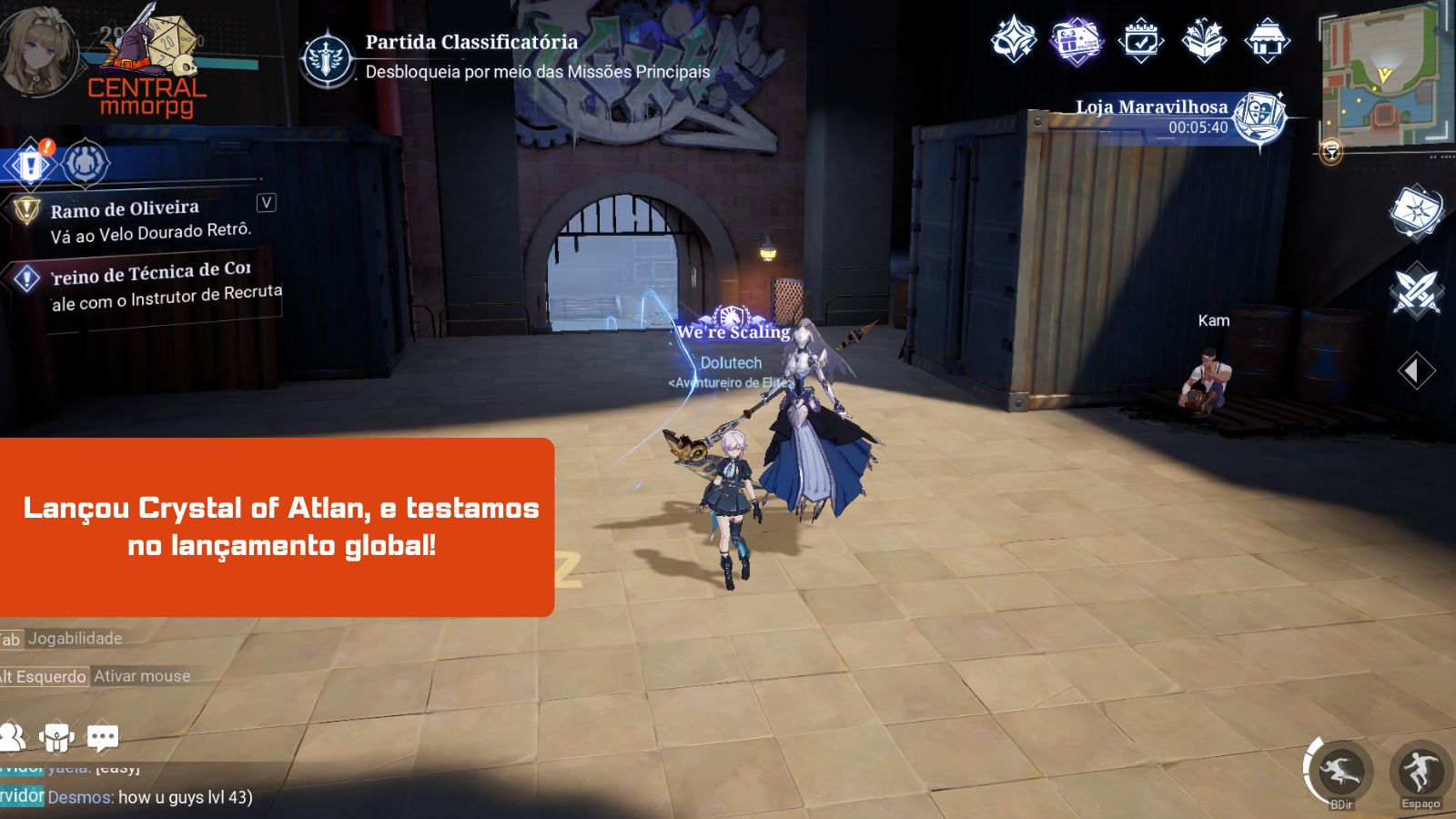This screenshot has height=819, width=1456.
Task: Switch to the team party tab icon
Action: coord(86,164)
